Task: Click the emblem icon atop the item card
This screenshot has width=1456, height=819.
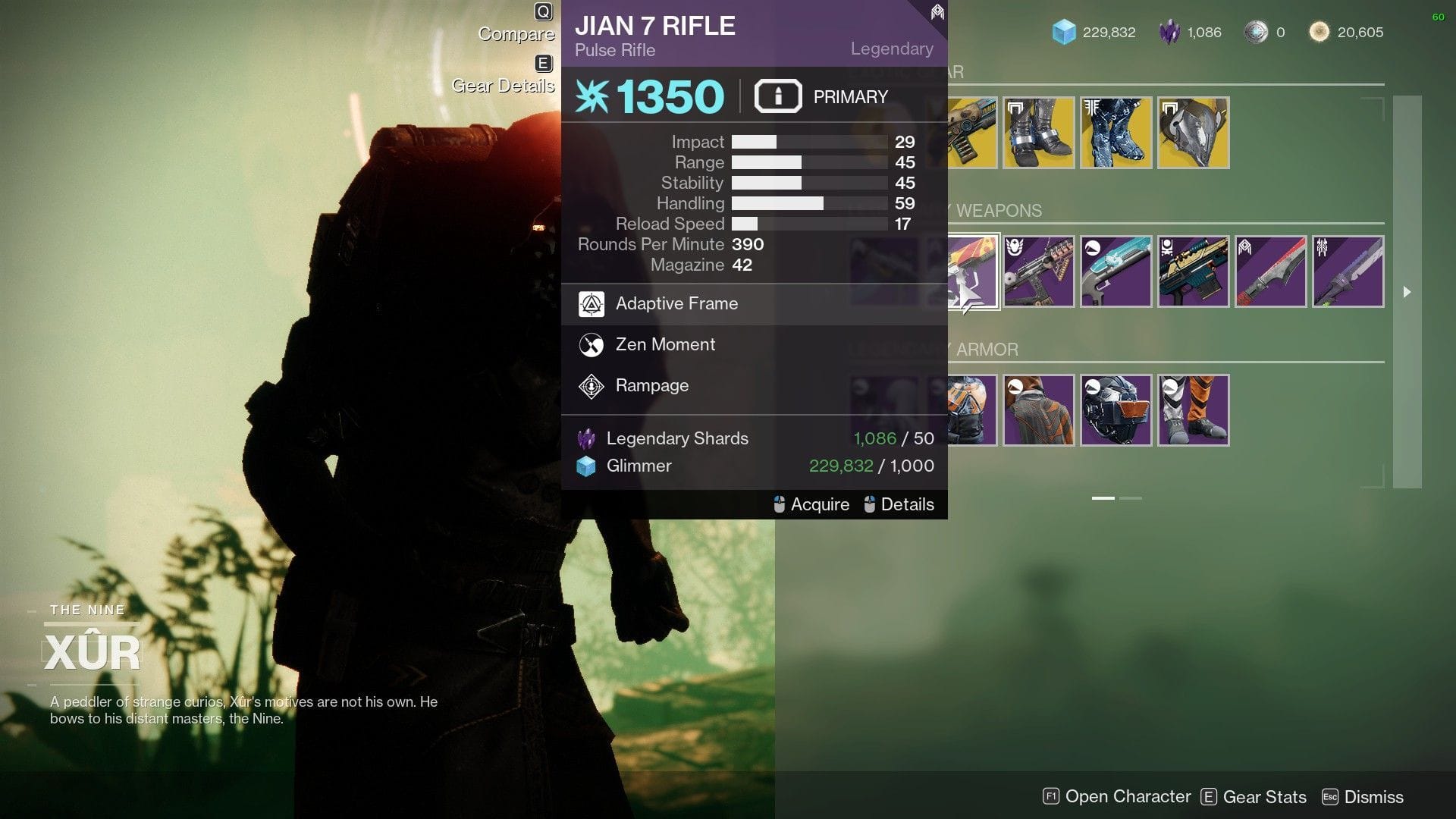Action: tap(936, 12)
